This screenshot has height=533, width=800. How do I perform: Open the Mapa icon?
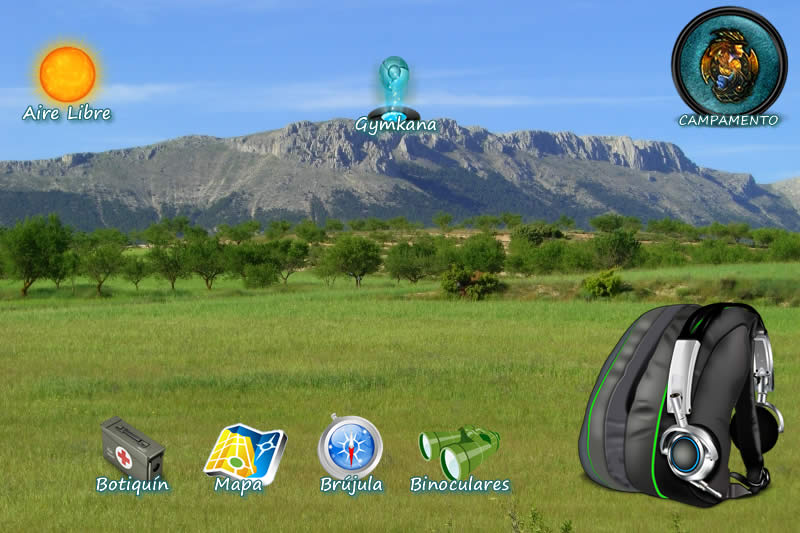pyautogui.click(x=244, y=452)
